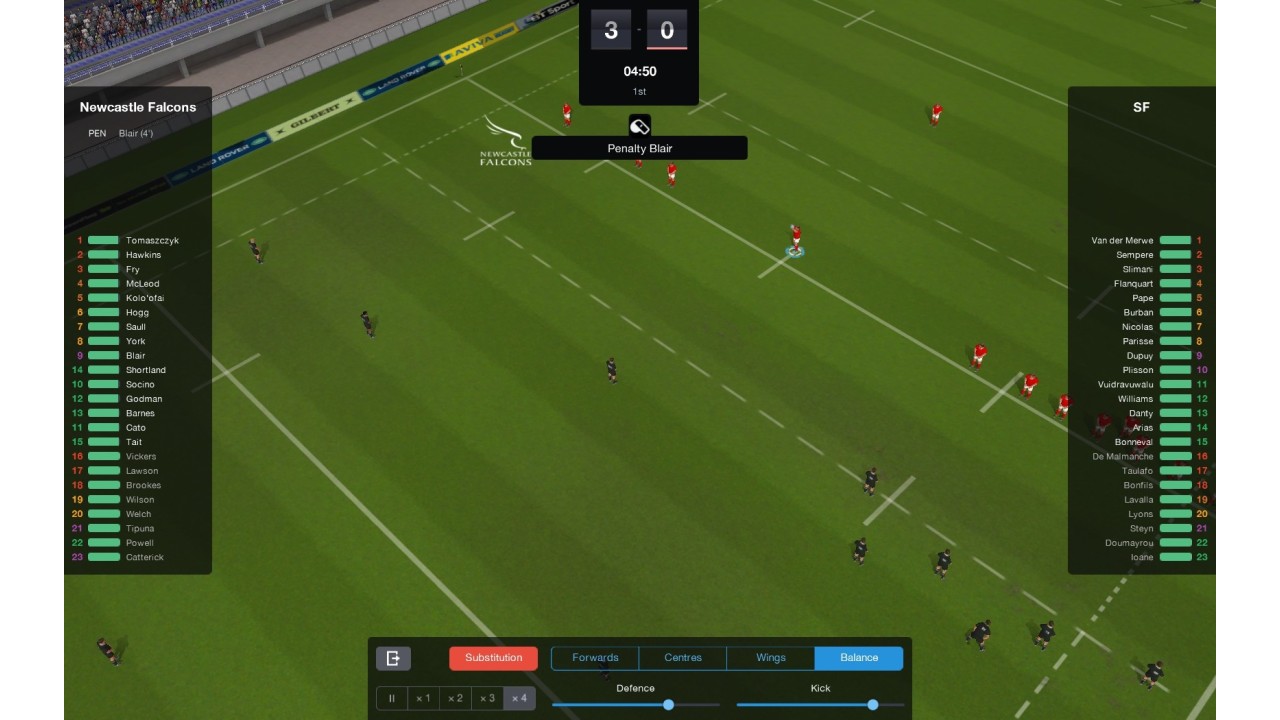Set match speed to x3

(x=487, y=698)
